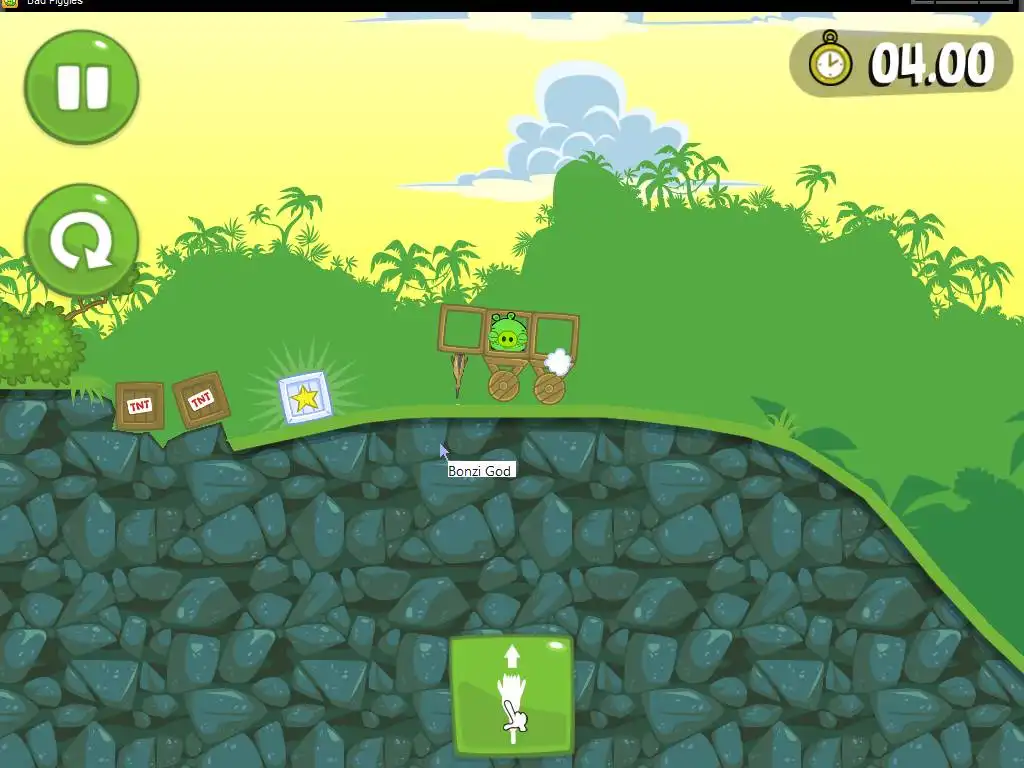Pause the game with the green pause button
Image resolution: width=1024 pixels, height=768 pixels.
click(81, 87)
